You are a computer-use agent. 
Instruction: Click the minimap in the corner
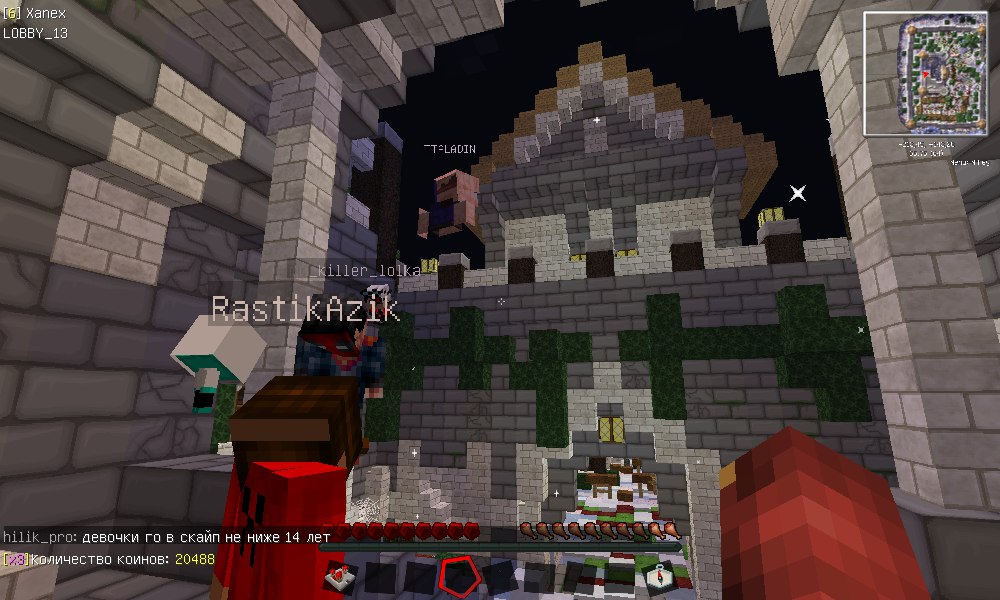925,74
